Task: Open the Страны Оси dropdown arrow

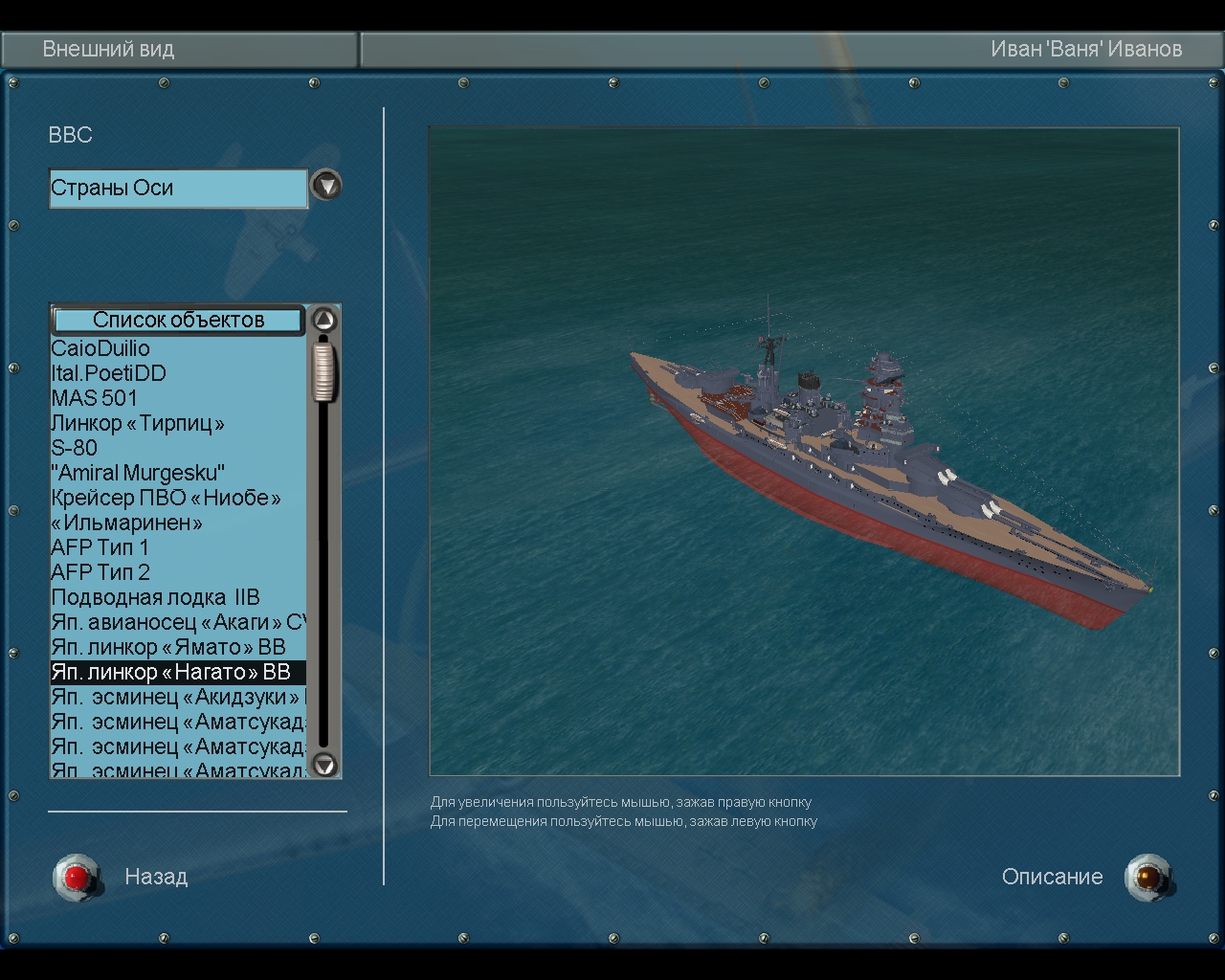Action: click(x=326, y=185)
